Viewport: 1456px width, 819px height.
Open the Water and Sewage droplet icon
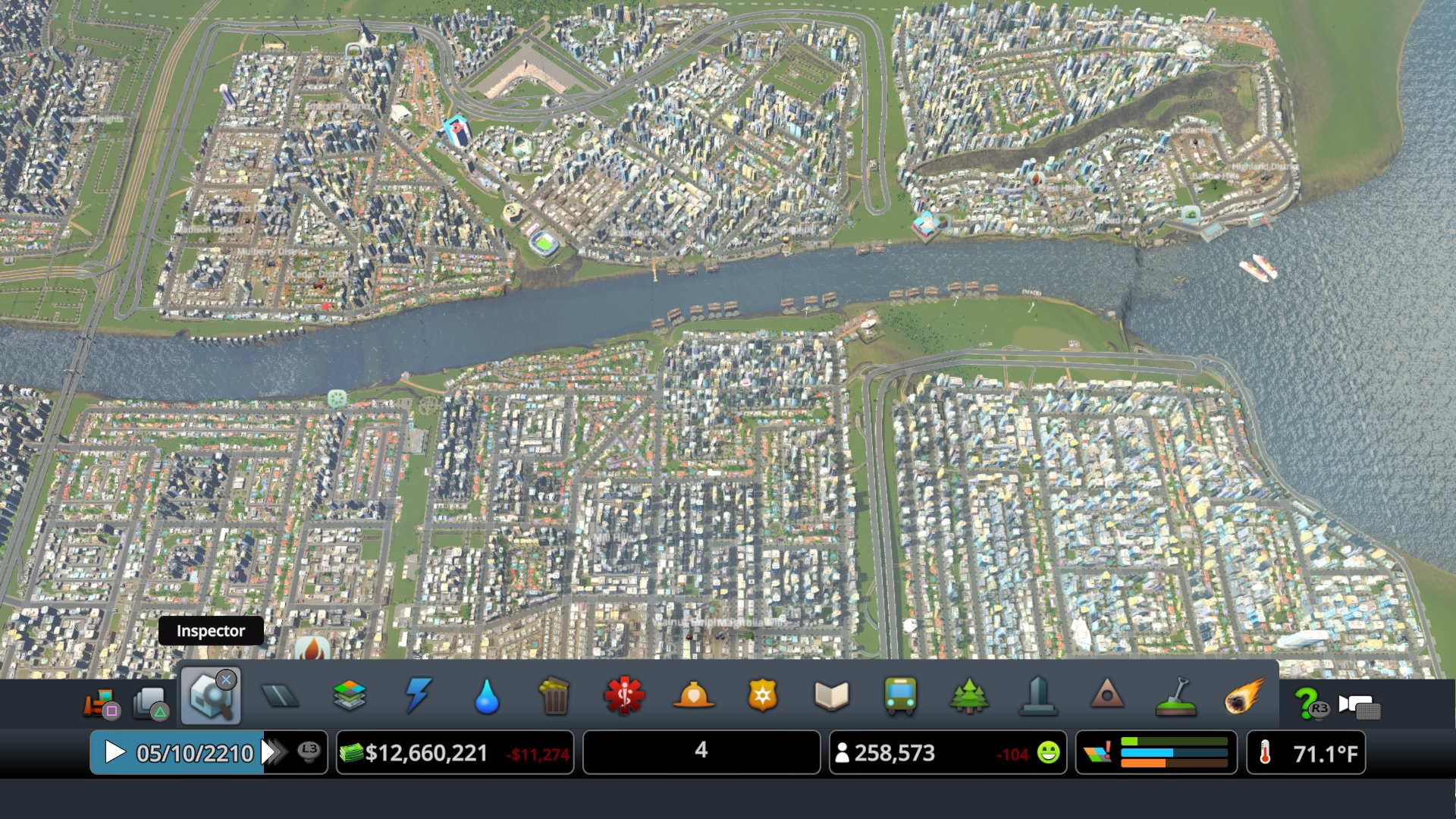(486, 698)
